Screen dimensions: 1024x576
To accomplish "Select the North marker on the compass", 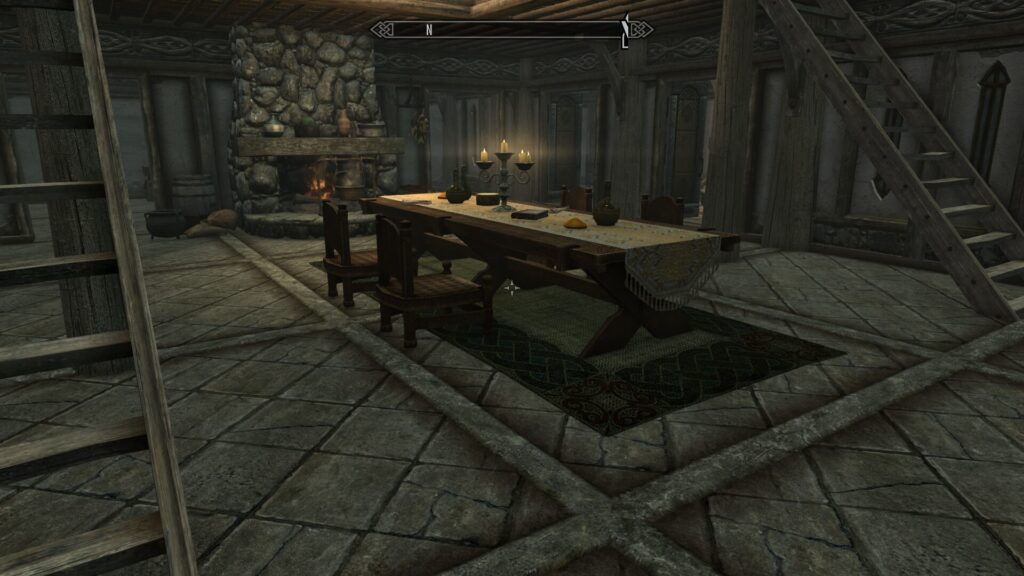I will click(x=429, y=30).
